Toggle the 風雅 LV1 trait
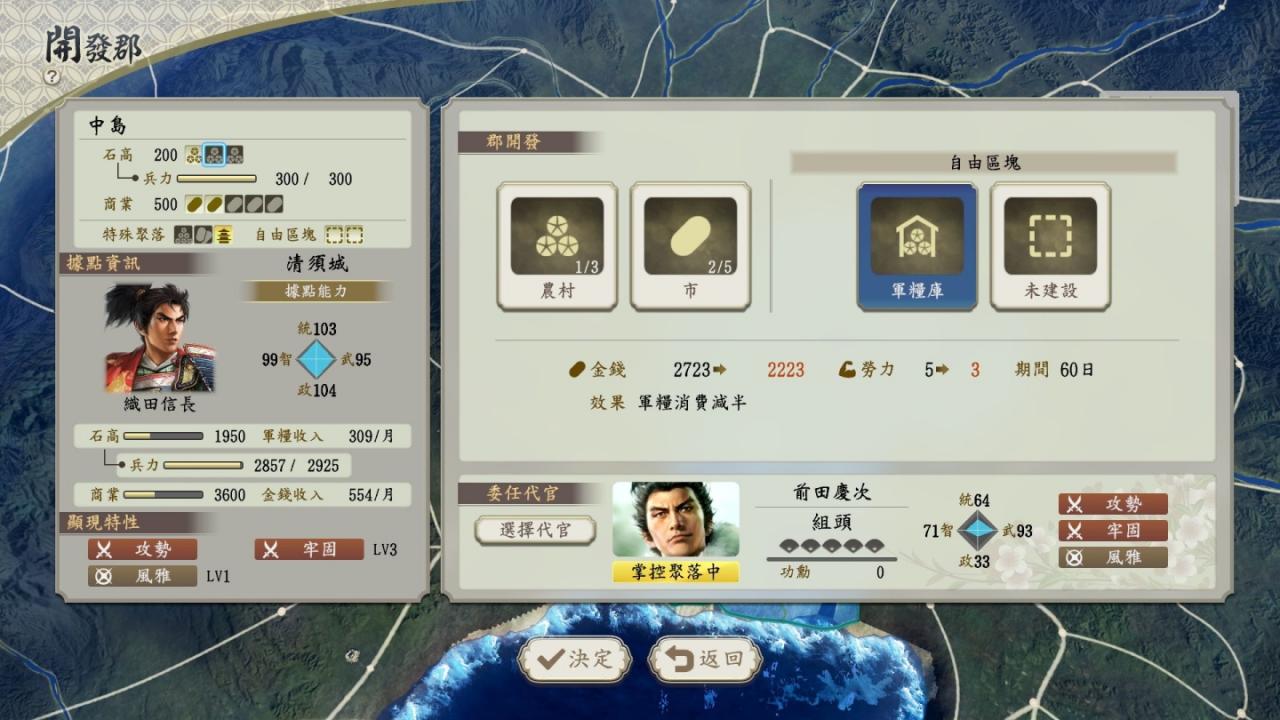 [x=143, y=575]
